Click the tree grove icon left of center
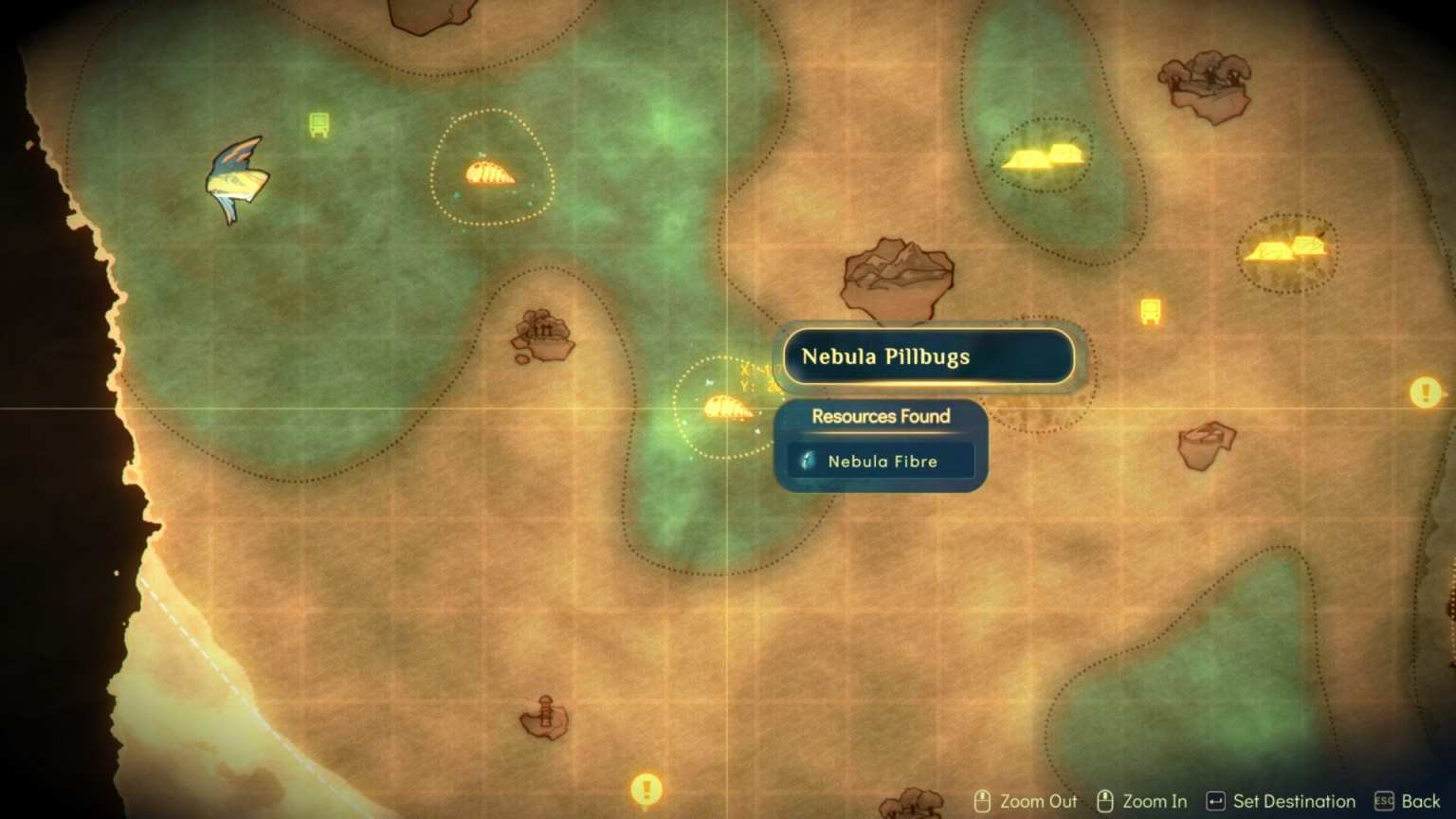The width and height of the screenshot is (1456, 819). click(x=542, y=337)
